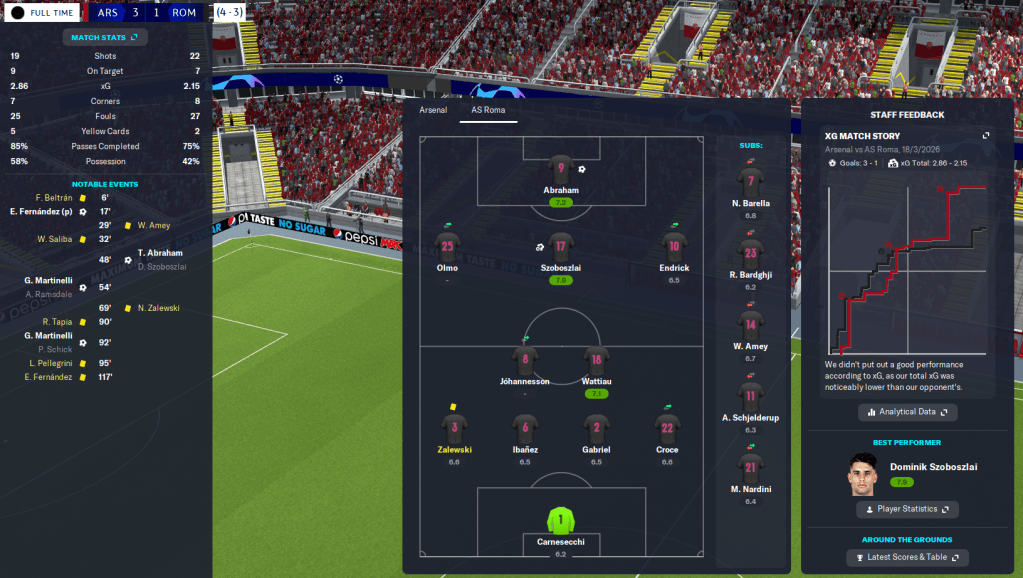This screenshot has height=578, width=1023.
Task: Select substitute M. Nardini
Action: 751,468
